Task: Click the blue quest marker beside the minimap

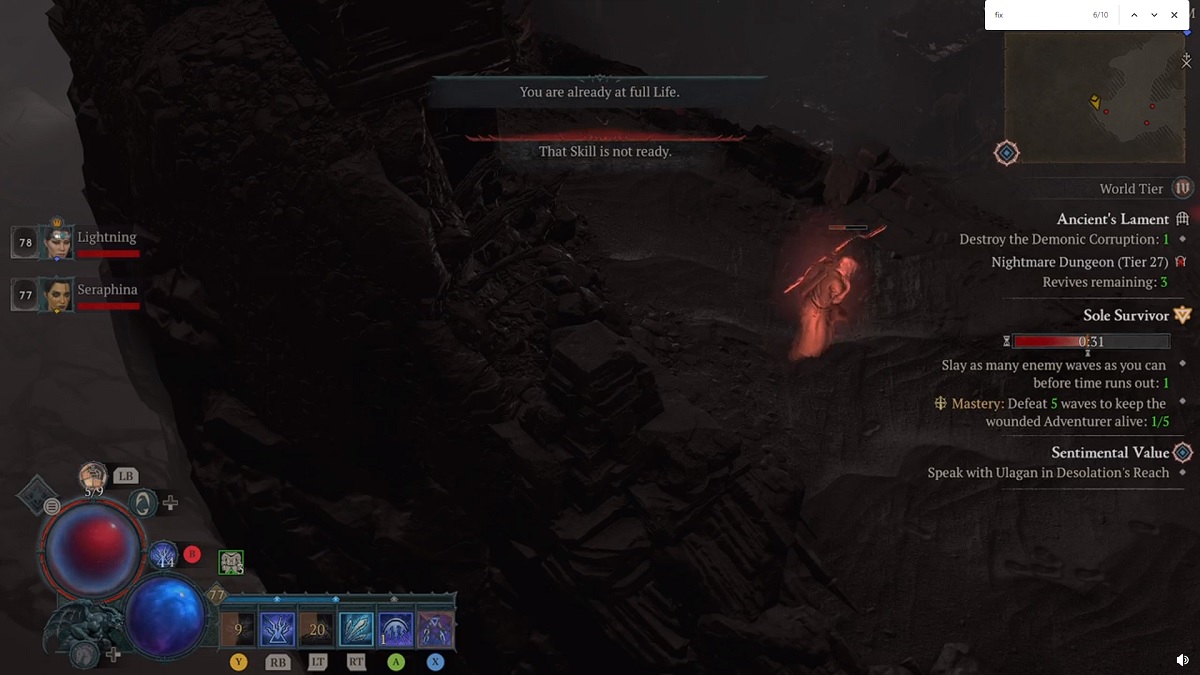Action: tap(1006, 153)
